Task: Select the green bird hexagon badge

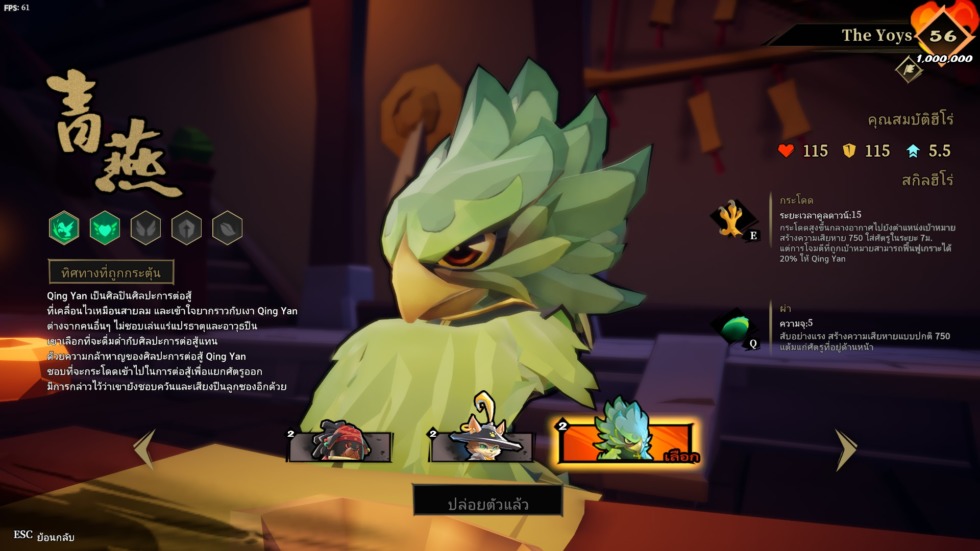Action: point(65,228)
